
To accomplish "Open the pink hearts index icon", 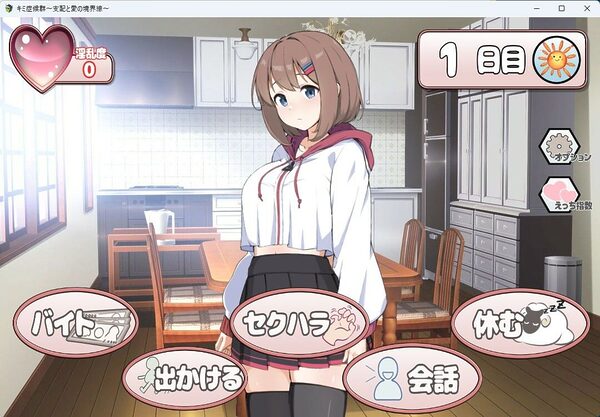I will point(561,195).
